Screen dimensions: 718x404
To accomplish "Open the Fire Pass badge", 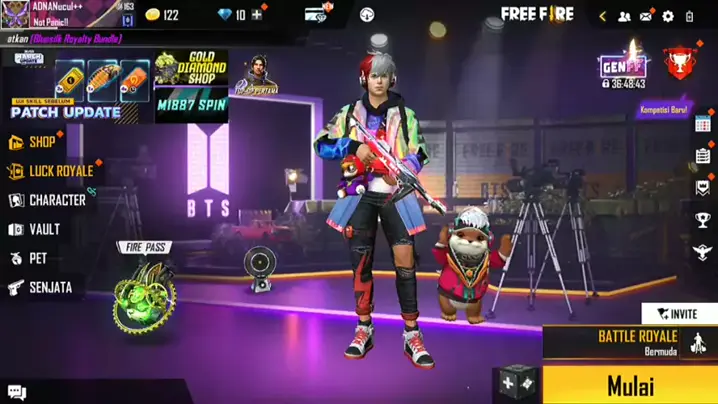I will pos(143,288).
